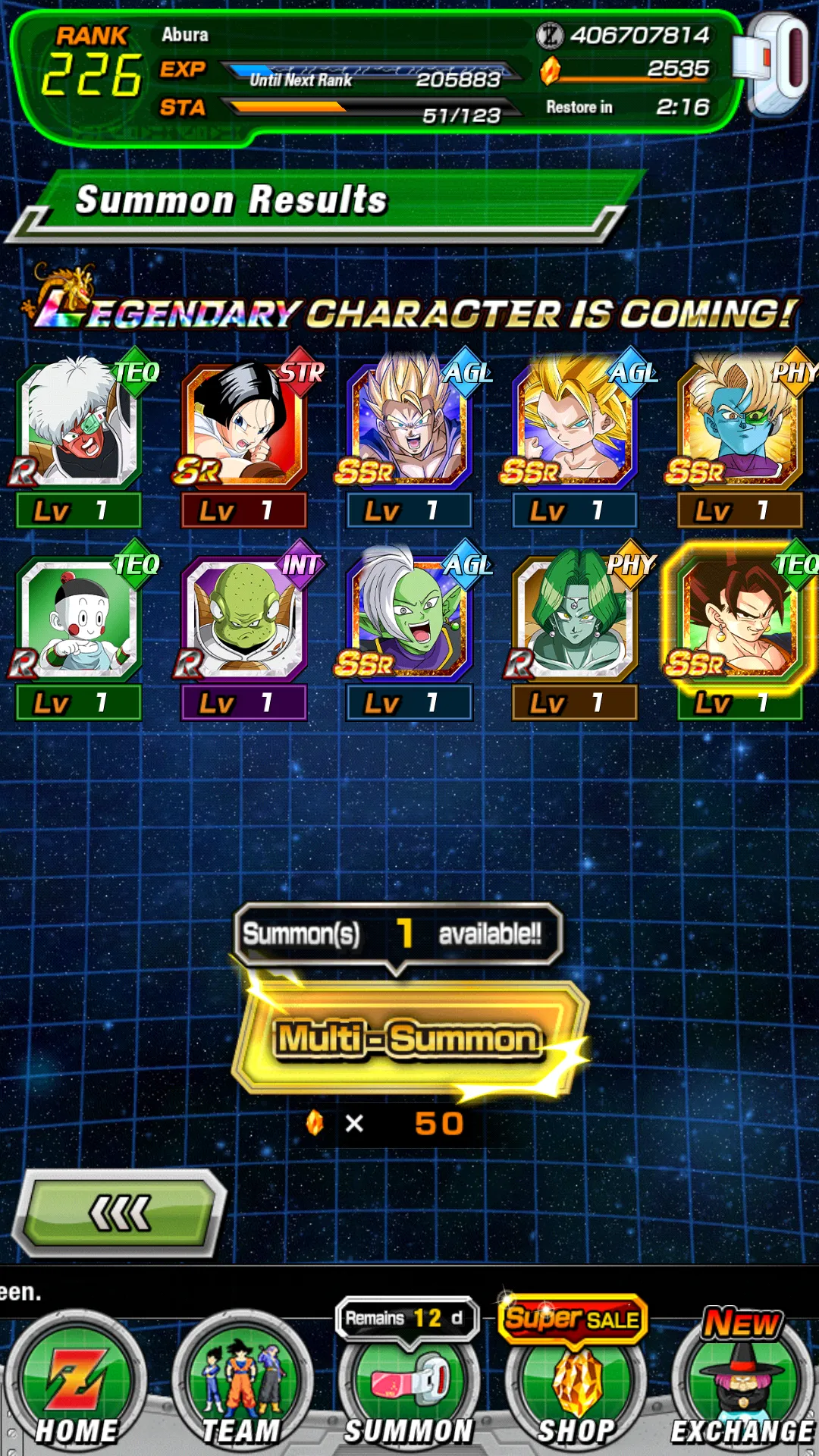Open the SHOP menu
This screenshot has height=1456, width=819.
coord(576,1388)
